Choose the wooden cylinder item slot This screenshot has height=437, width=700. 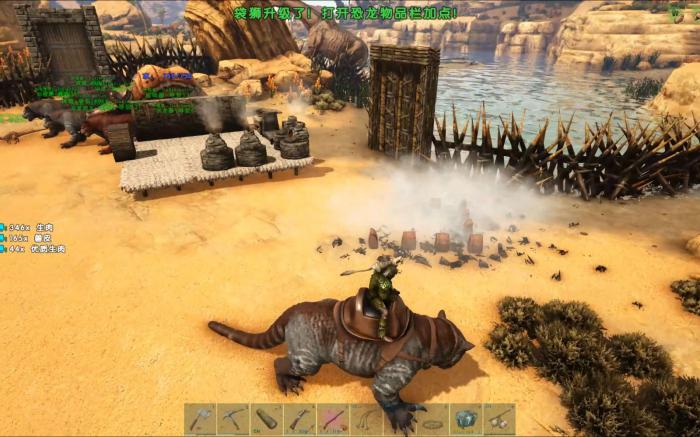click(266, 419)
